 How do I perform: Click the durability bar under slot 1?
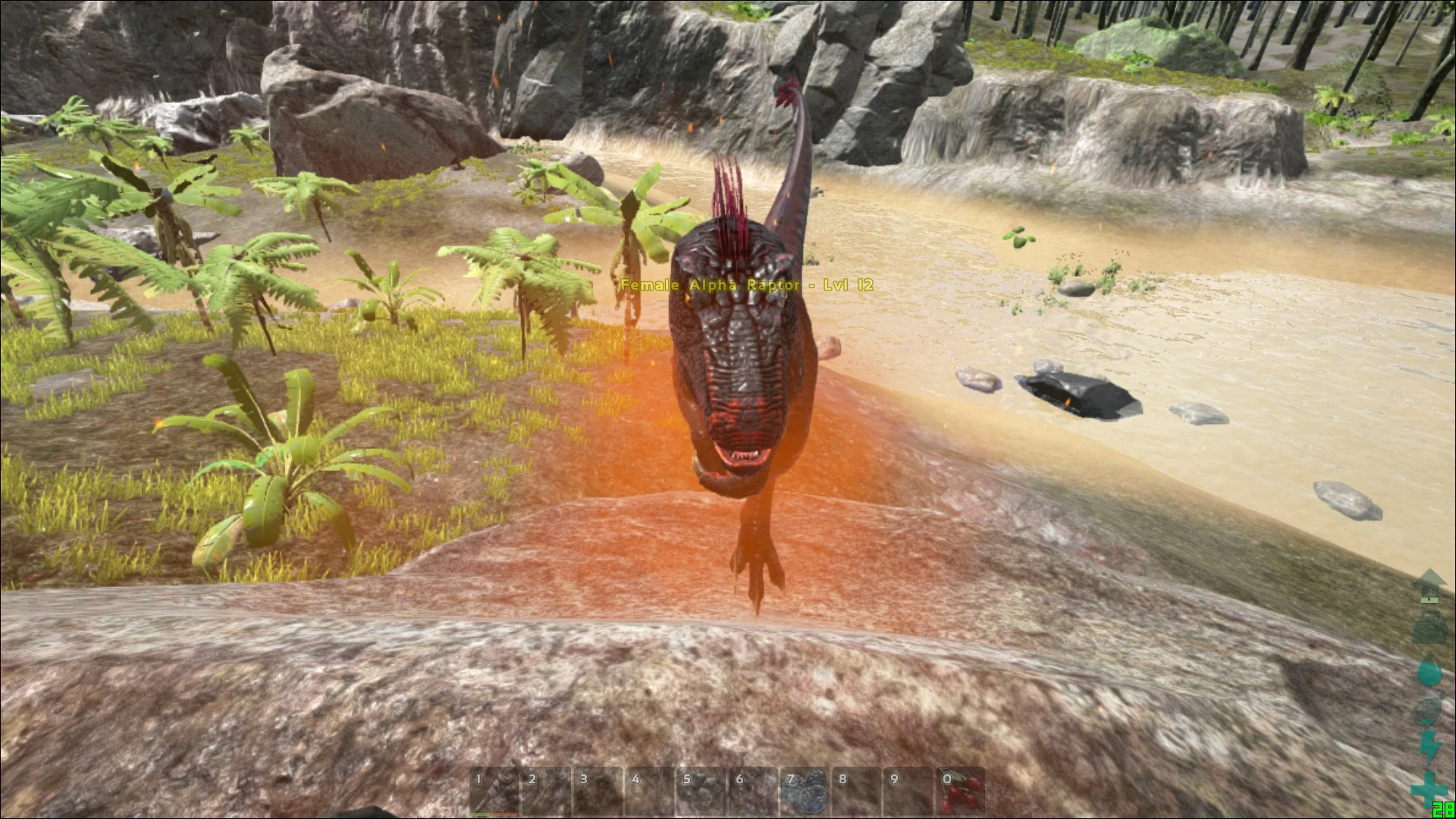tap(493, 815)
